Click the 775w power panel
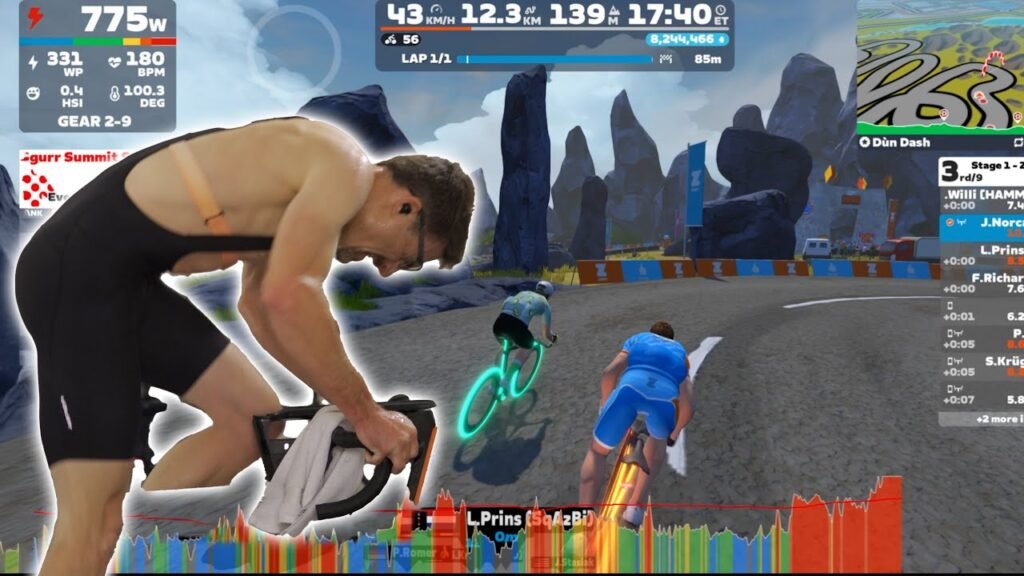 point(98,66)
